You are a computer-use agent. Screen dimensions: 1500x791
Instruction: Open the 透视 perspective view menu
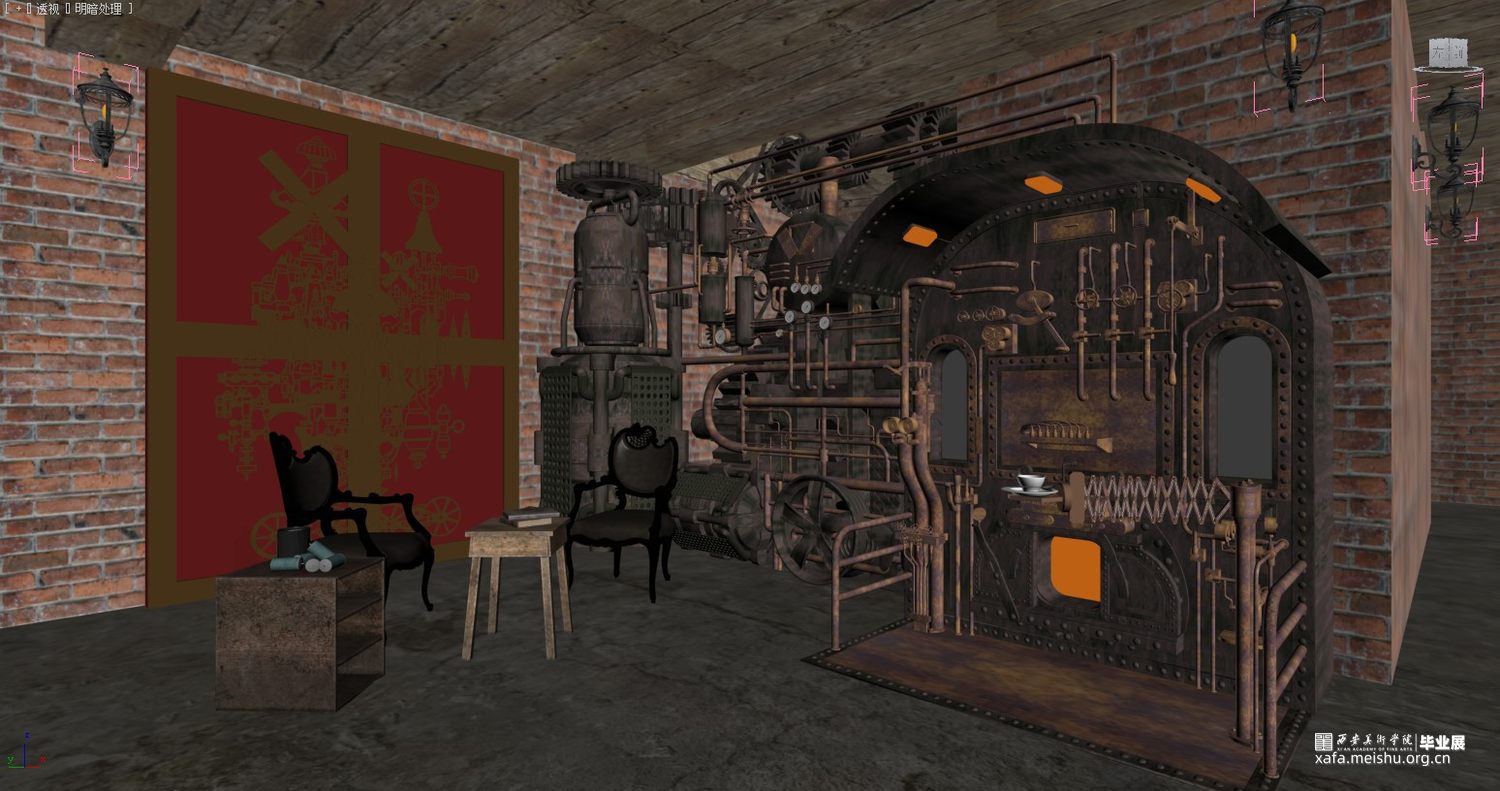(x=48, y=9)
